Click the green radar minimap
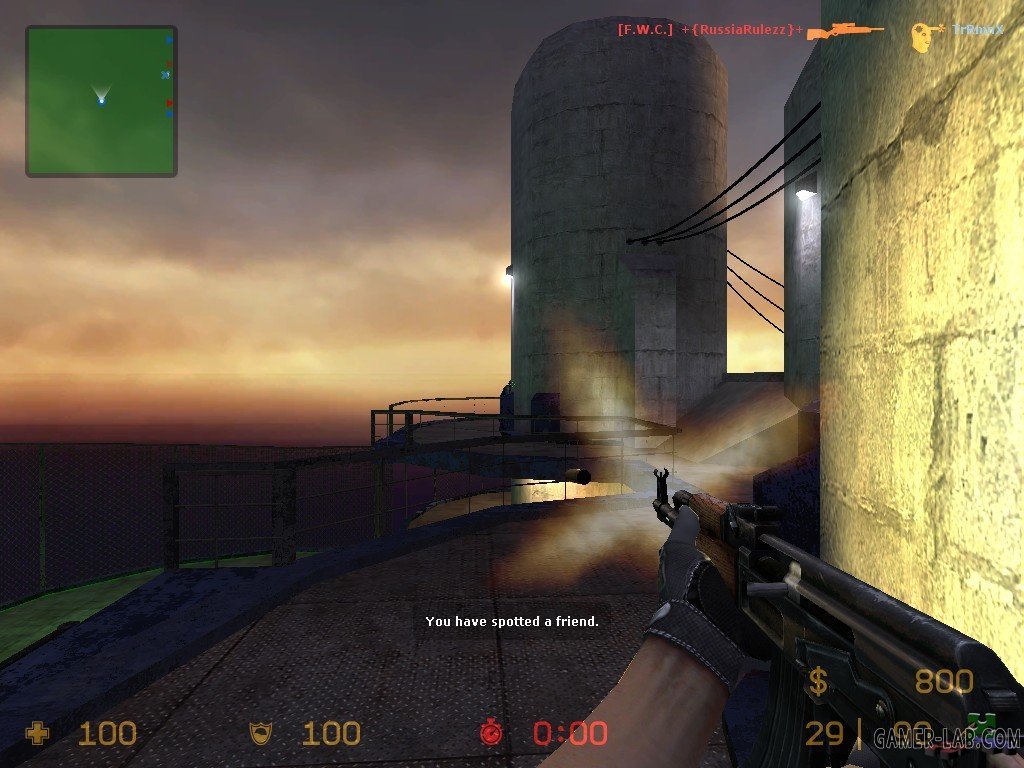Screen dimensions: 1024x768 click(x=101, y=101)
